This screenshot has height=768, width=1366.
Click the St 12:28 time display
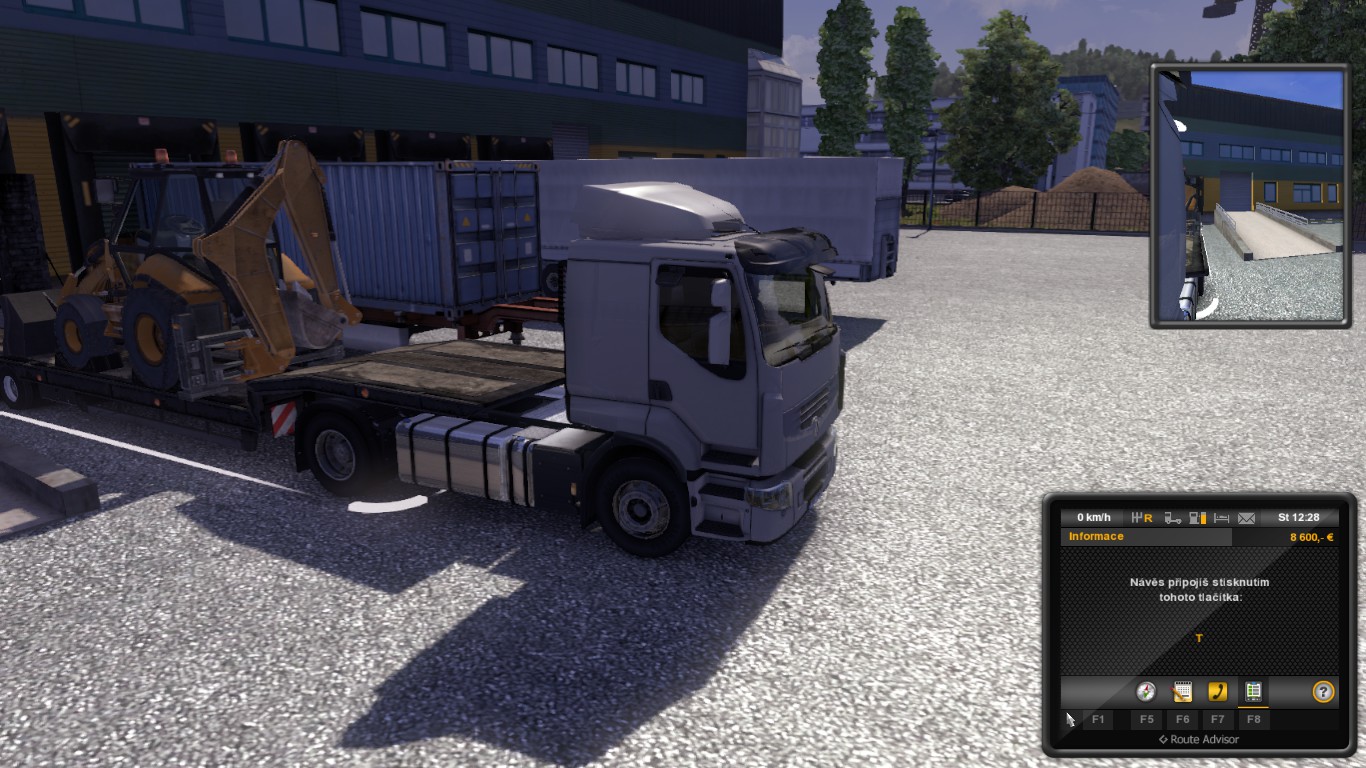[1300, 518]
